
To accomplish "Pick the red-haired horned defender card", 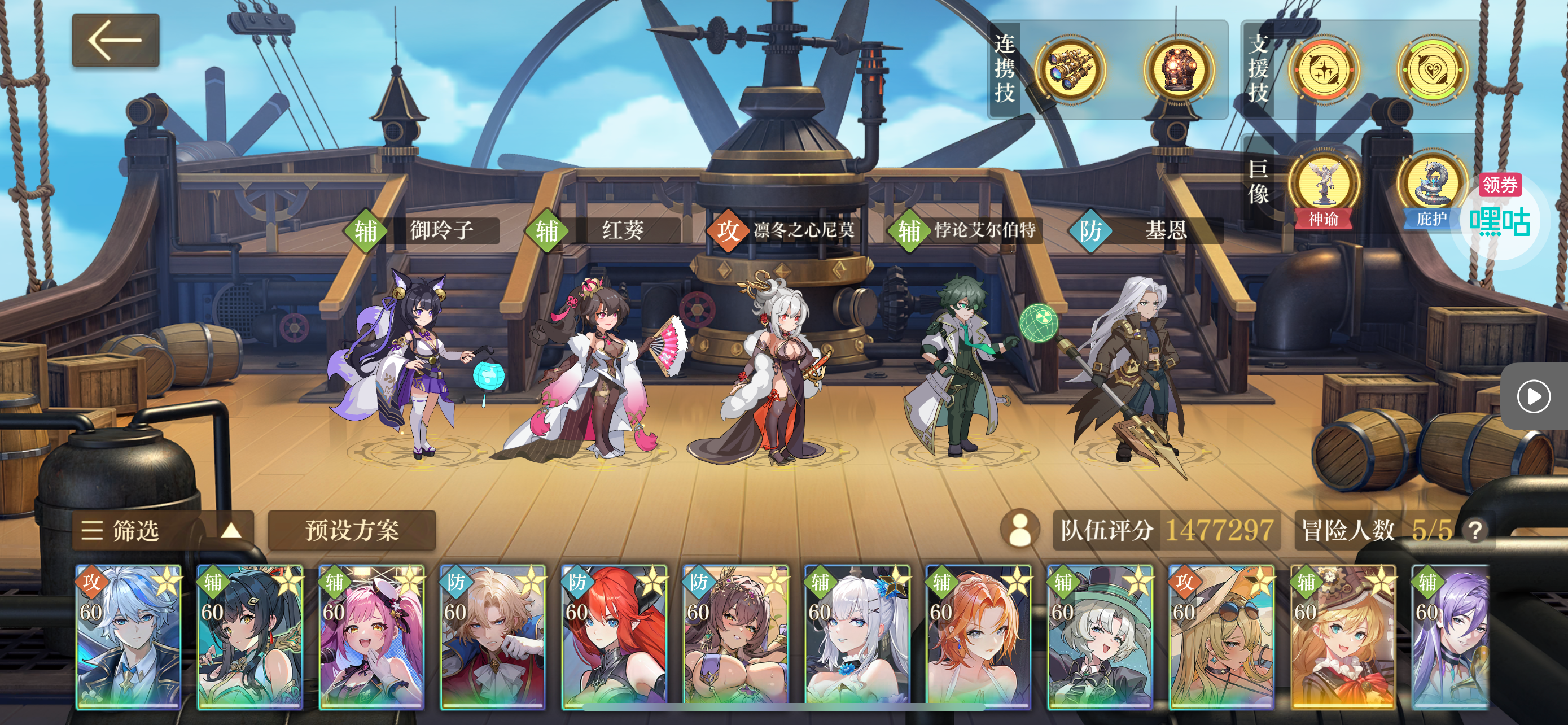I will [x=614, y=637].
